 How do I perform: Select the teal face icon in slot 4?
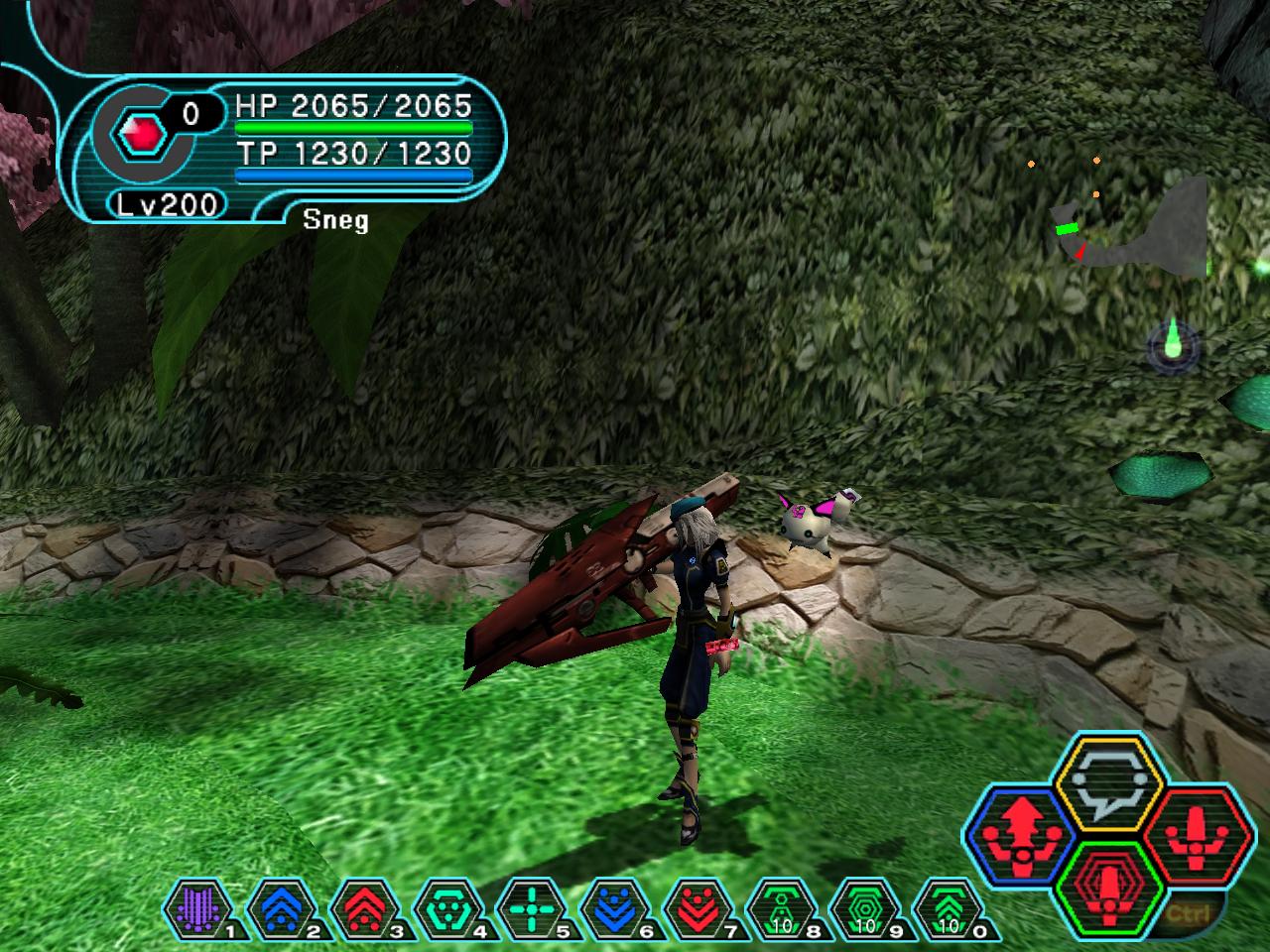pyautogui.click(x=445, y=907)
